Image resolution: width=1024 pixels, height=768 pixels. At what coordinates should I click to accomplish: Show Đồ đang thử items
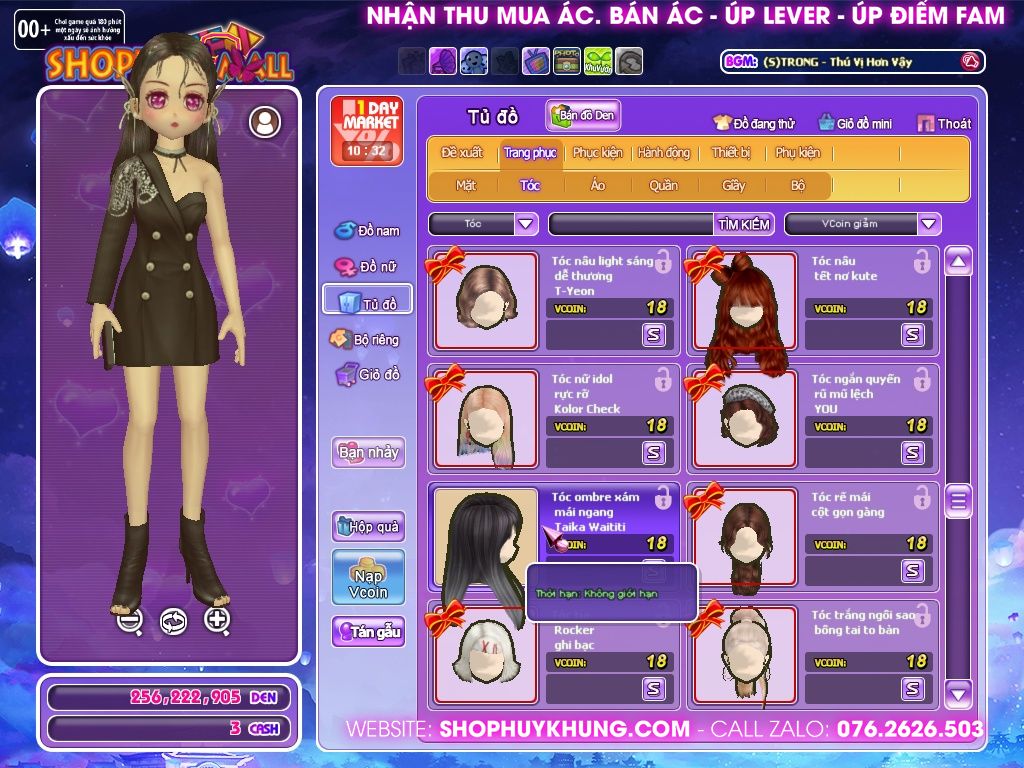(754, 124)
